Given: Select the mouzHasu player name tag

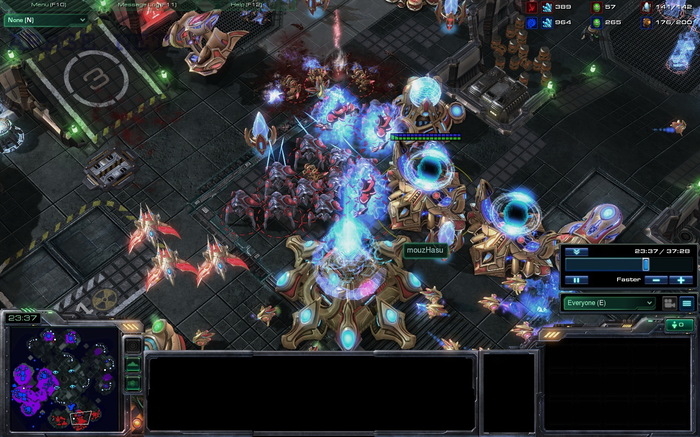Looking at the screenshot, I should click(x=424, y=252).
